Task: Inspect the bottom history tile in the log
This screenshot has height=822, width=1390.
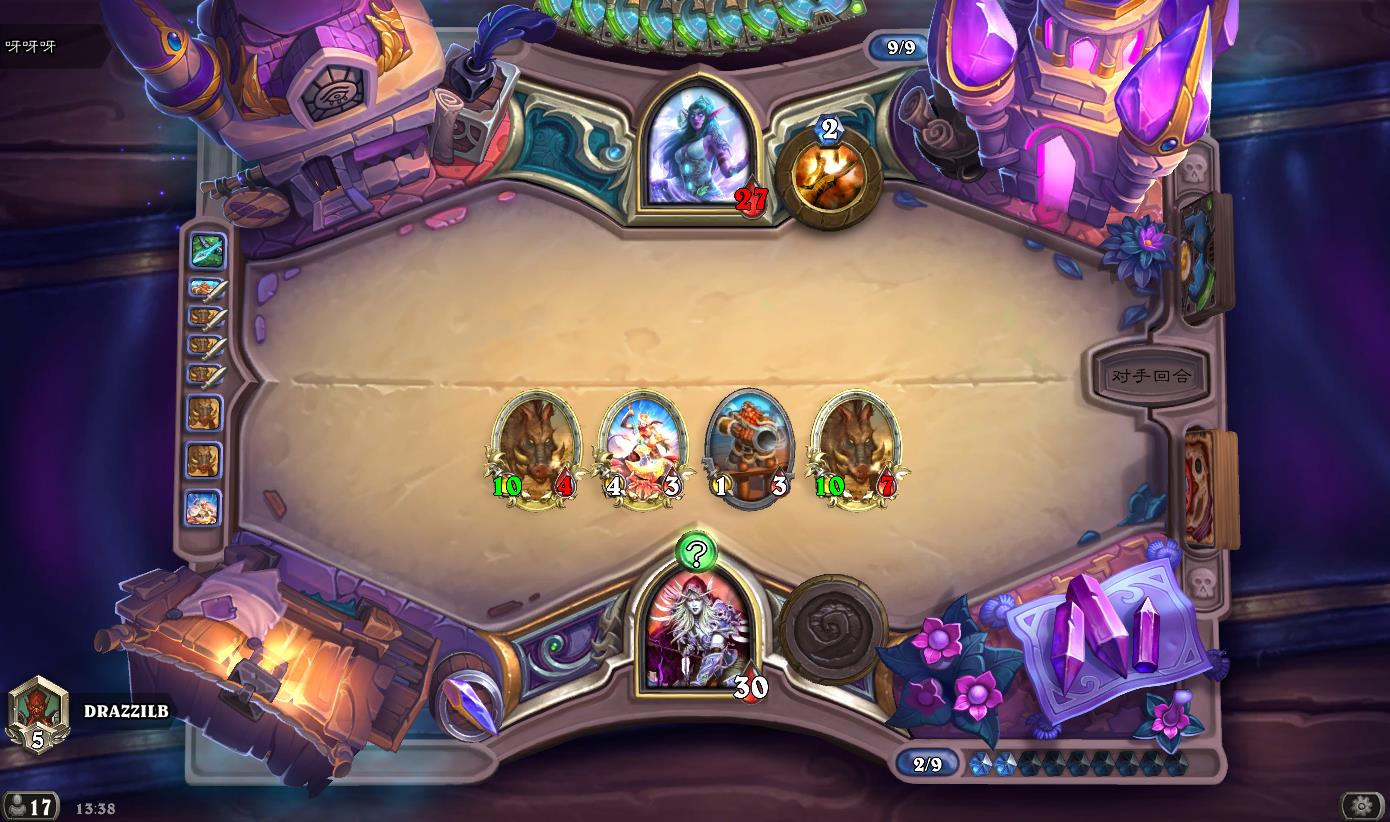Action: pos(203,507)
